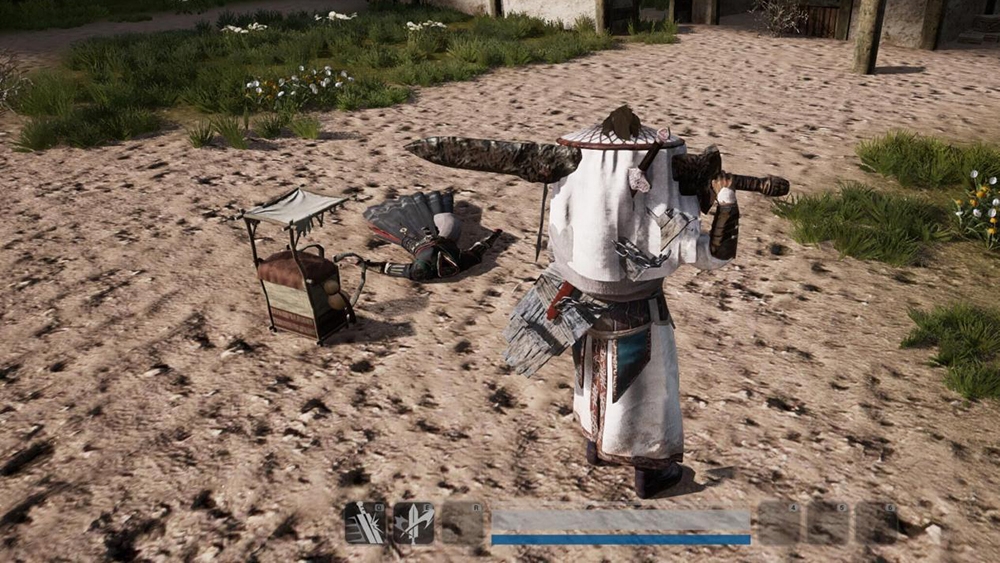This screenshot has height=563, width=1000.
Task: Select the empty hotbar slot numbered 4
Action: coord(779,523)
